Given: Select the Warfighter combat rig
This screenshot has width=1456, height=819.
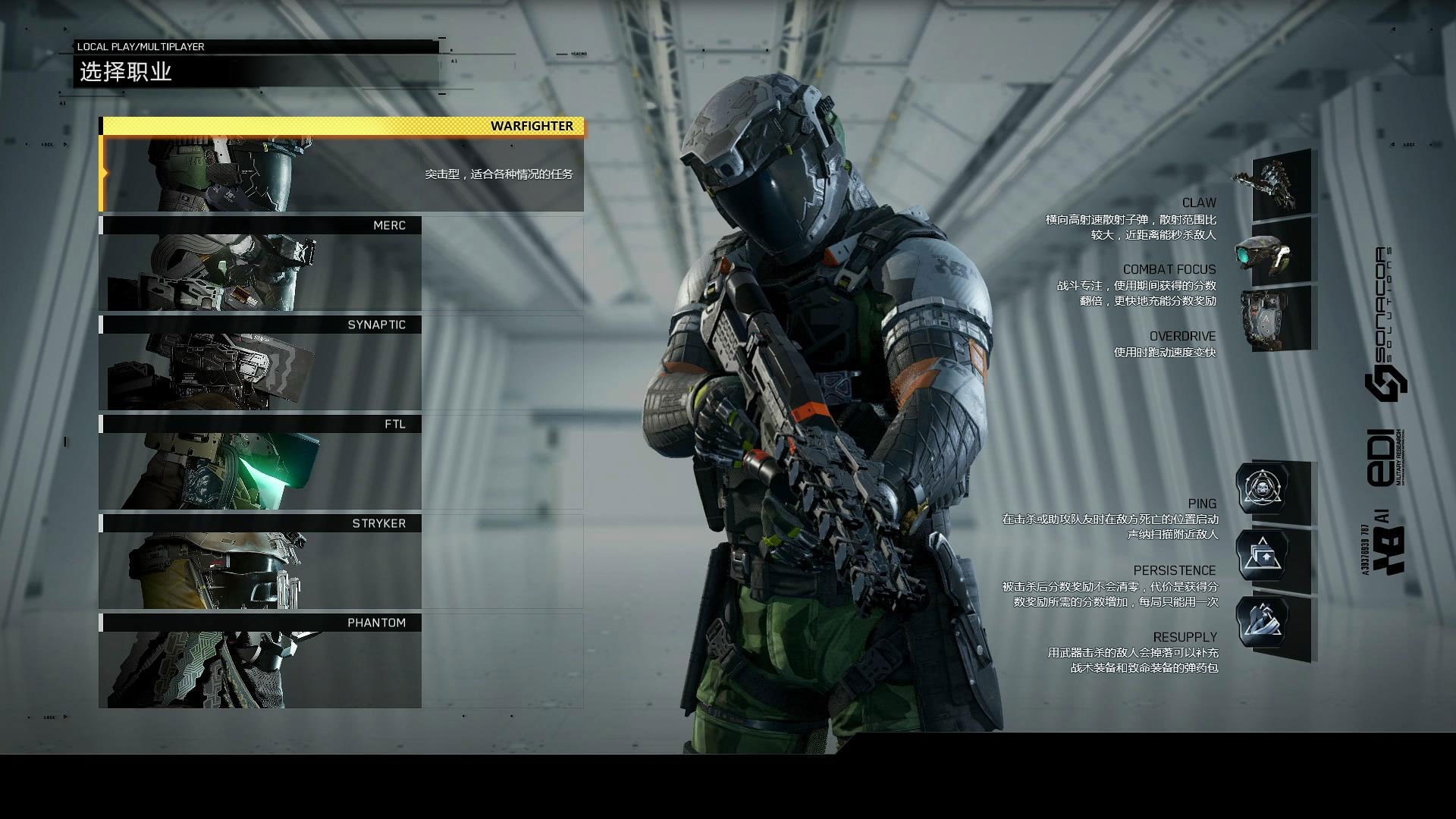Looking at the screenshot, I should pyautogui.click(x=341, y=165).
